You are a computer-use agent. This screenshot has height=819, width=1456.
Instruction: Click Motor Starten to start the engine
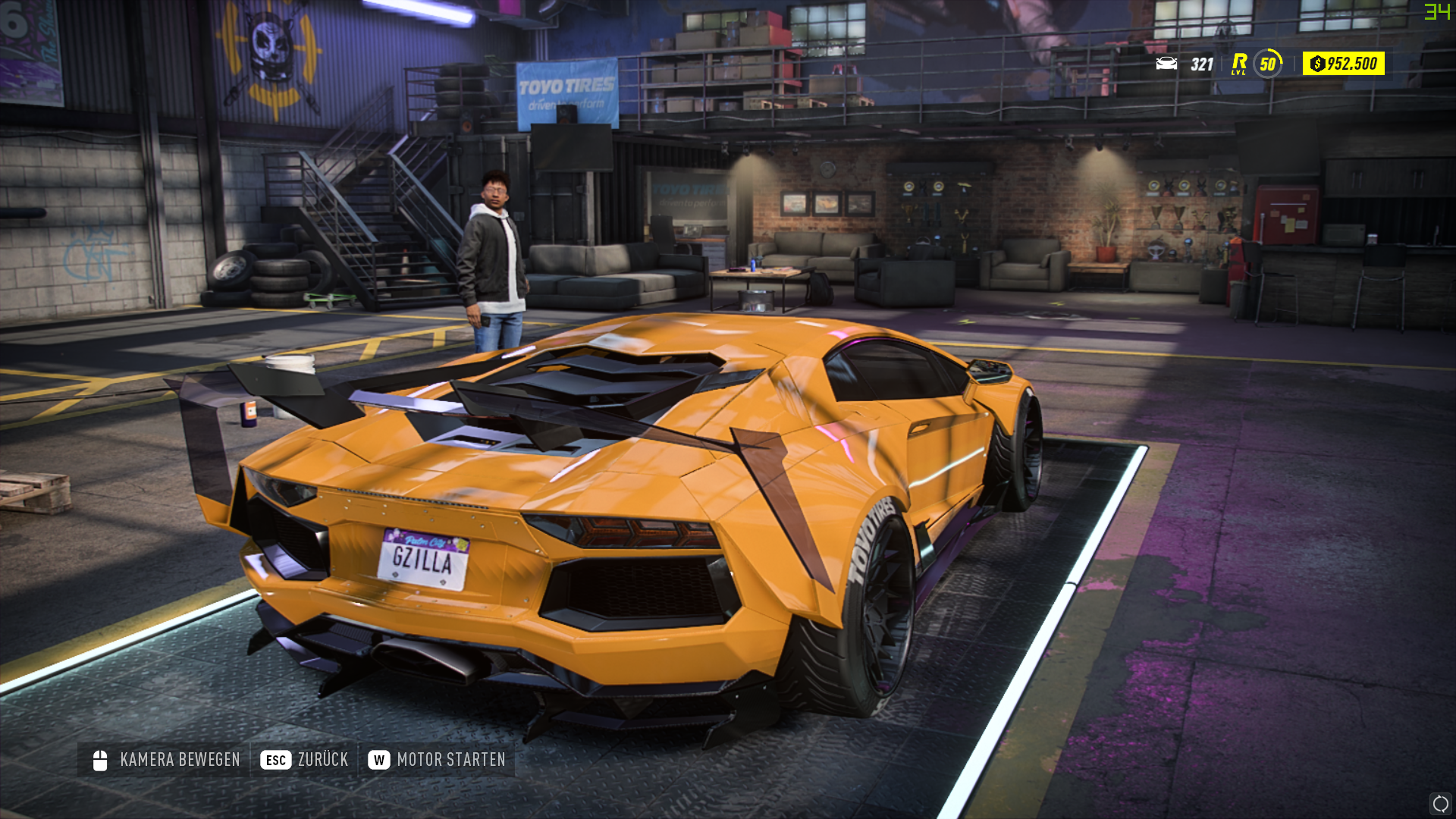point(451,758)
